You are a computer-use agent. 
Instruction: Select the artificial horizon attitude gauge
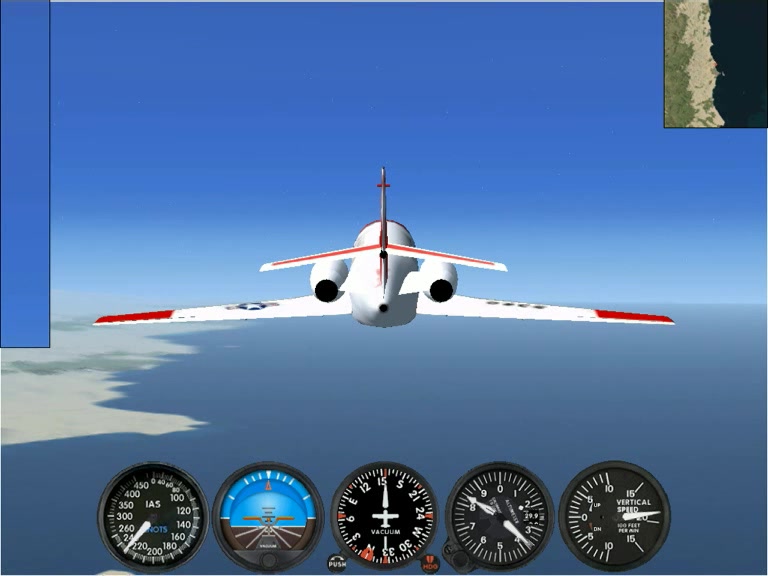[268, 514]
